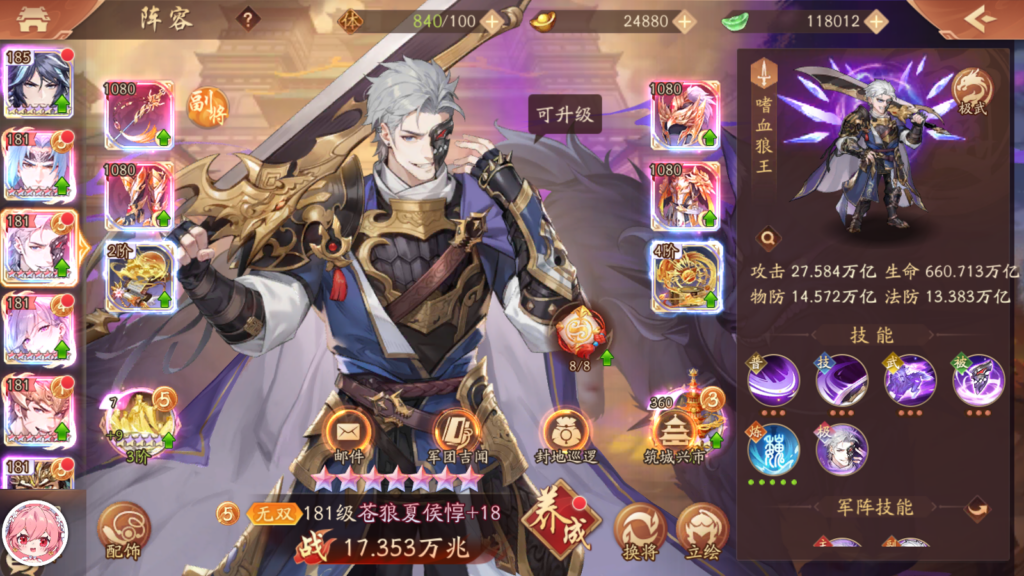Tap the 换将 swap hero button

pyautogui.click(x=639, y=530)
